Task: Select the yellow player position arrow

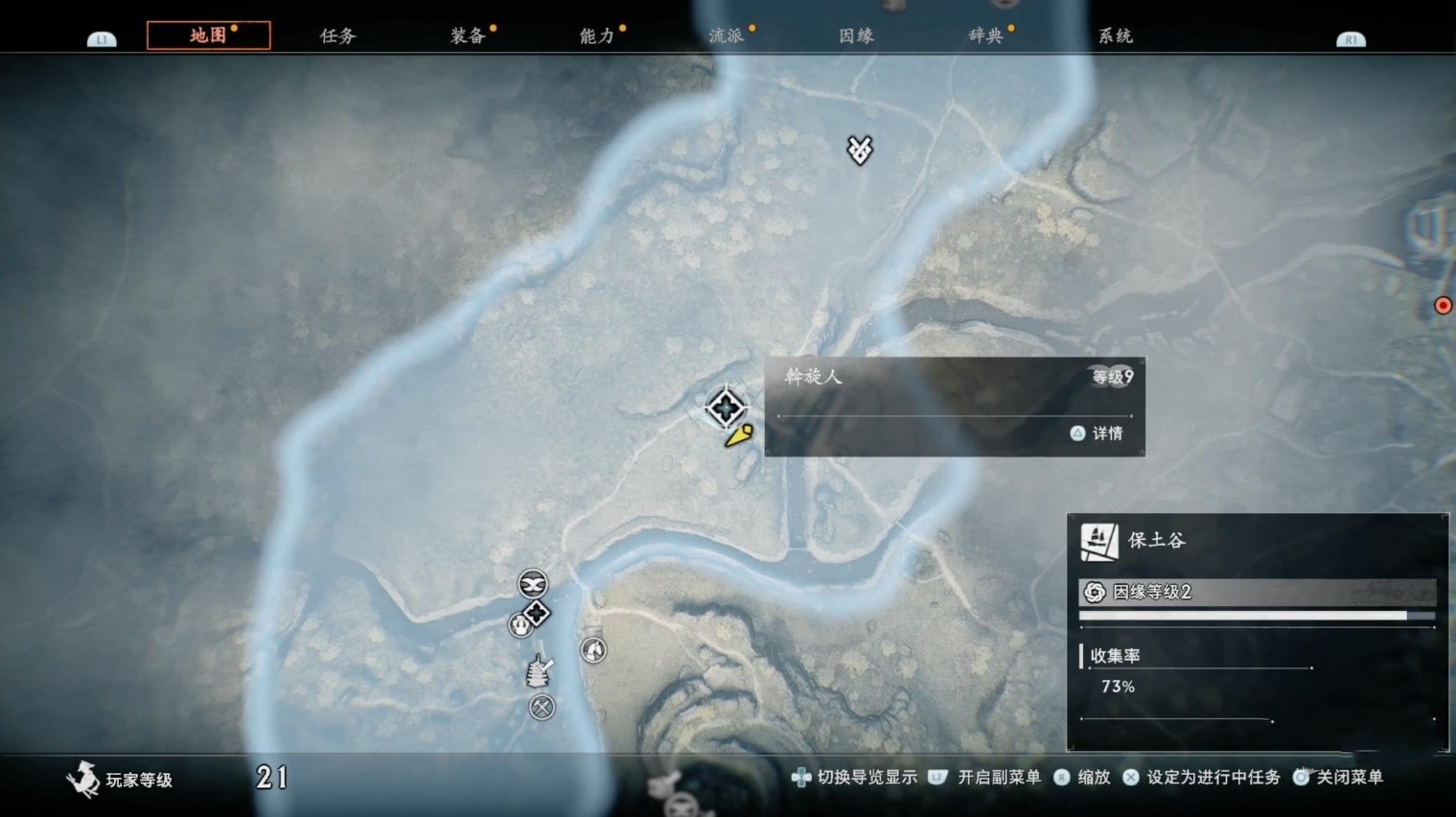Action: [x=739, y=436]
